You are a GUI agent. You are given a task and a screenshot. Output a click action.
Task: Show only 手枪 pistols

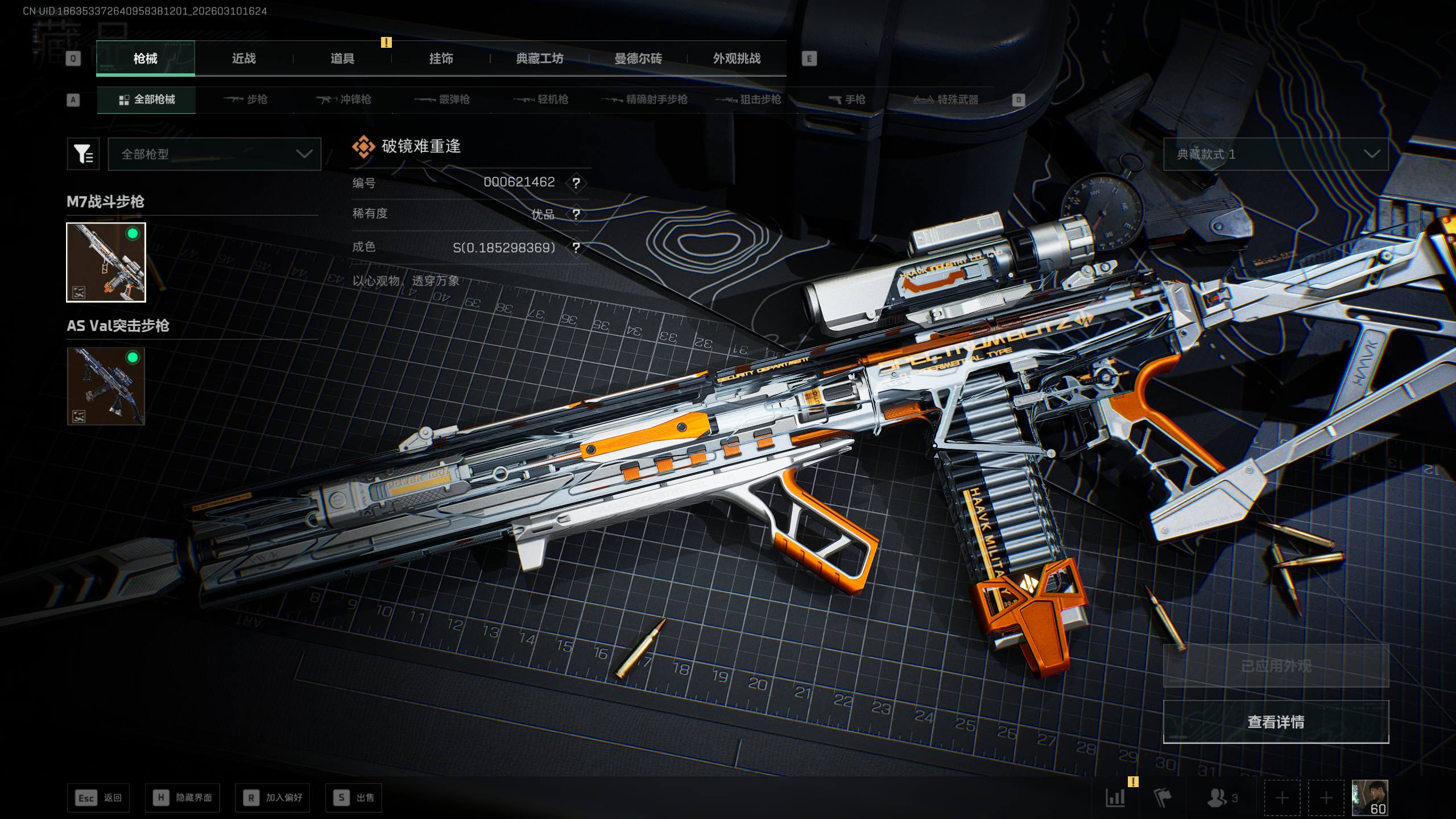coord(847,100)
